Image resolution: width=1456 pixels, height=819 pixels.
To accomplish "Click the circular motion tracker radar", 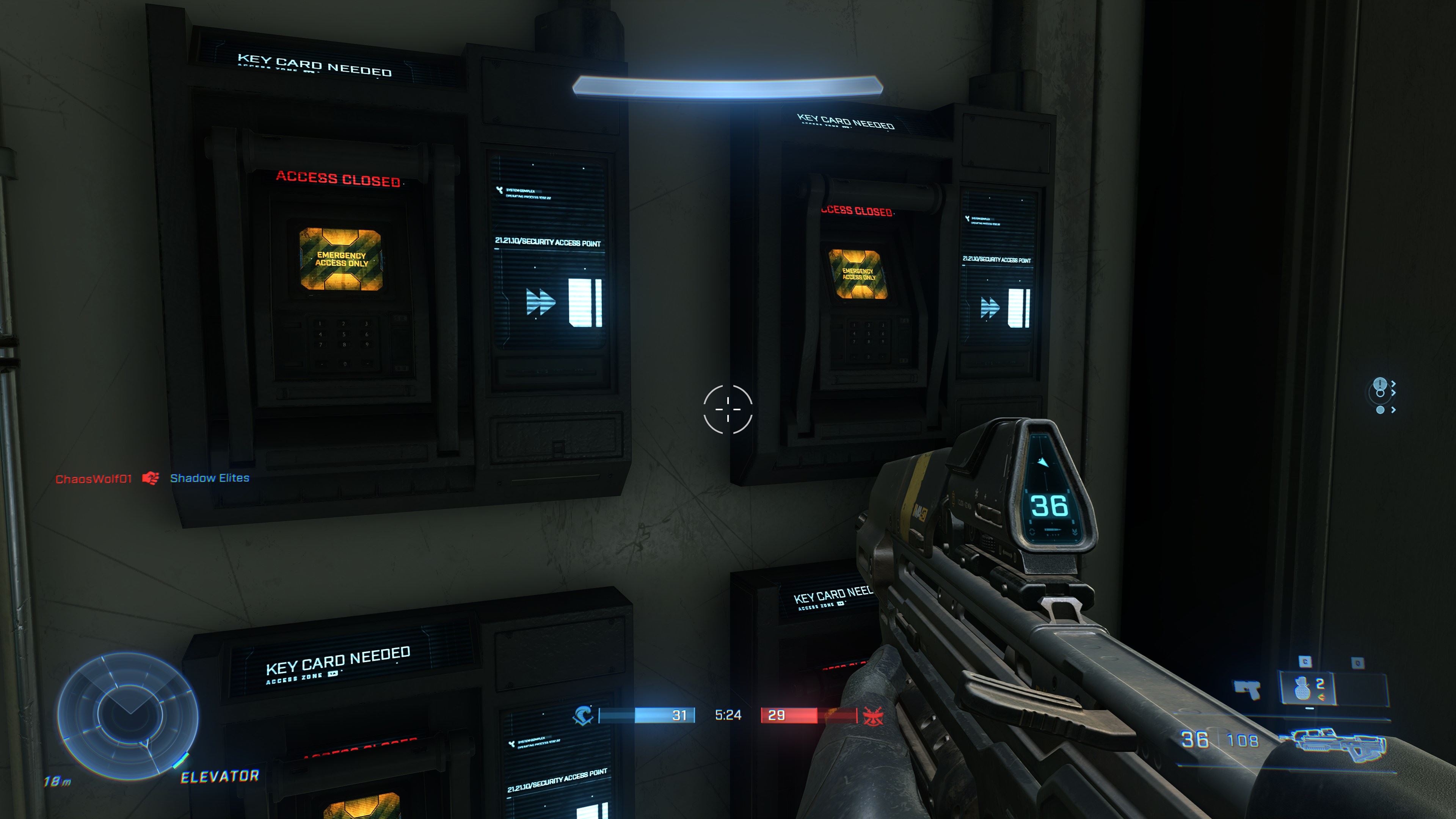I will (128, 716).
